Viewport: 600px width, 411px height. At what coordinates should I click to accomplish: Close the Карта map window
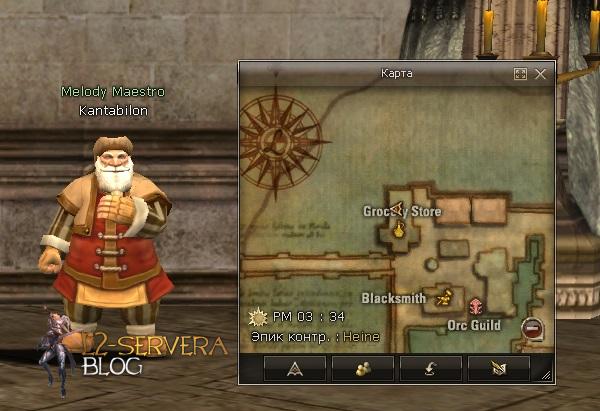pos(541,74)
